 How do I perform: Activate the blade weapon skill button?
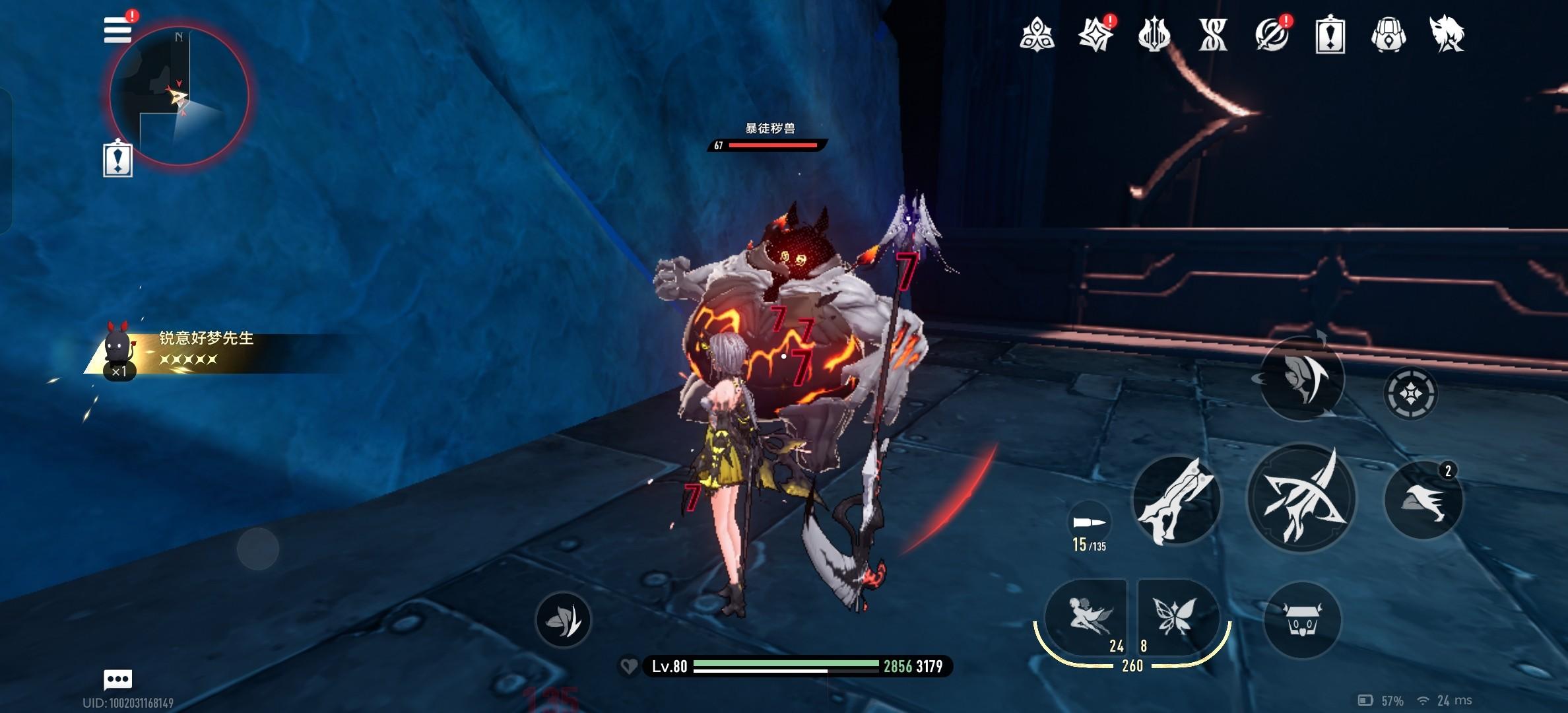pos(1176,500)
